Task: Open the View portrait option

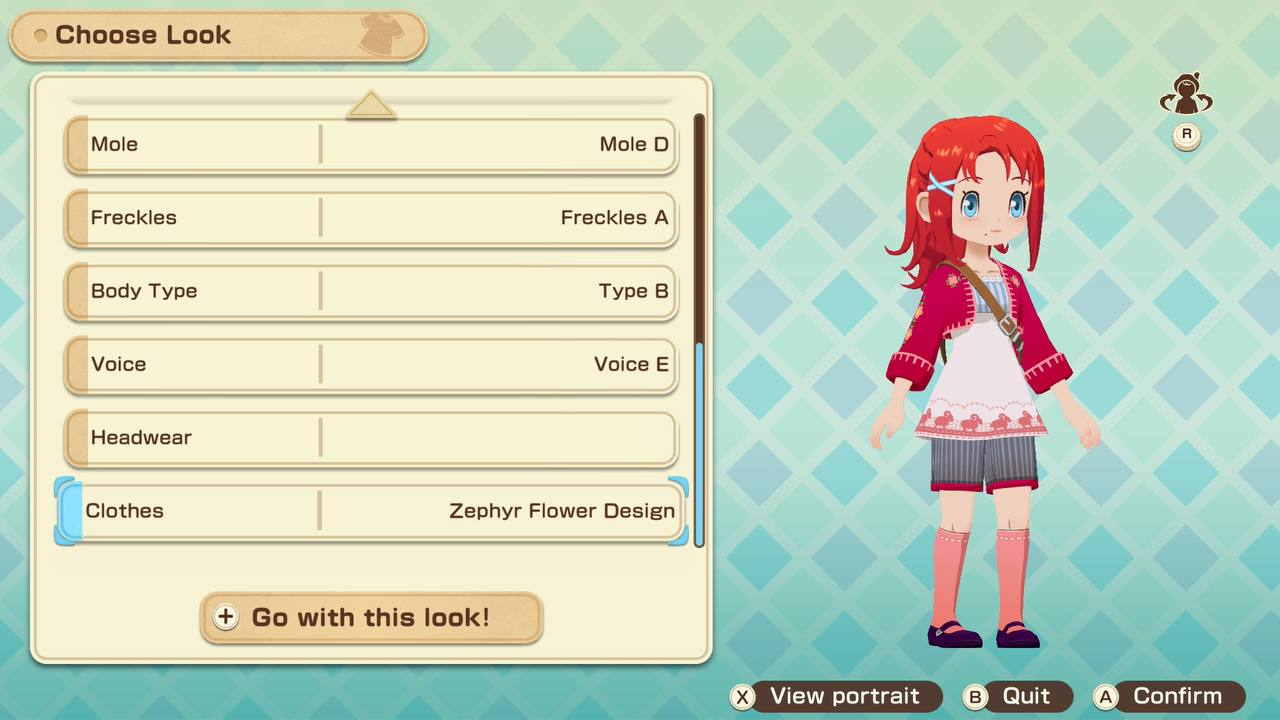Action: click(x=836, y=696)
